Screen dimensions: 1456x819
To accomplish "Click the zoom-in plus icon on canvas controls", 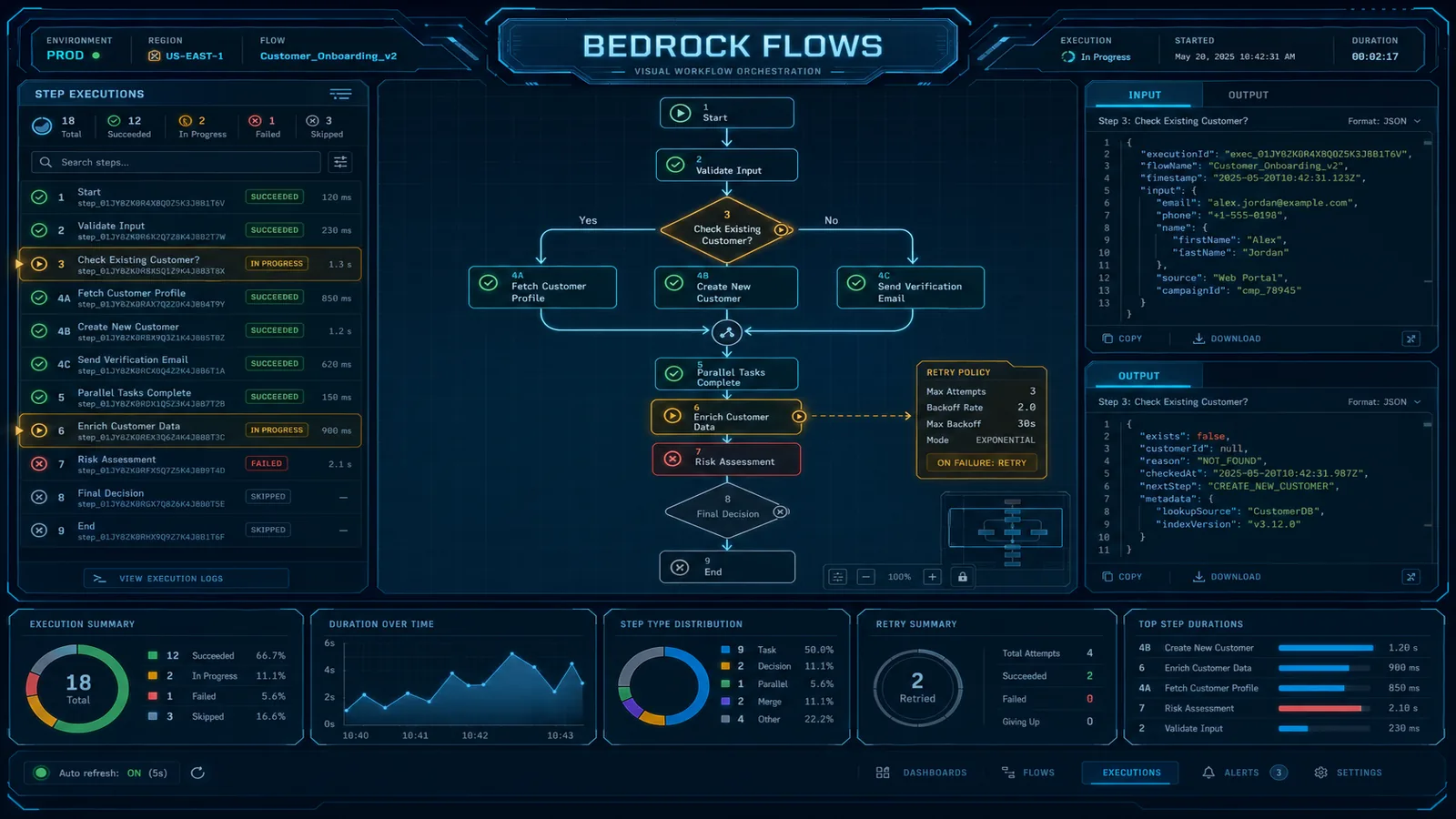I will pos(931,576).
